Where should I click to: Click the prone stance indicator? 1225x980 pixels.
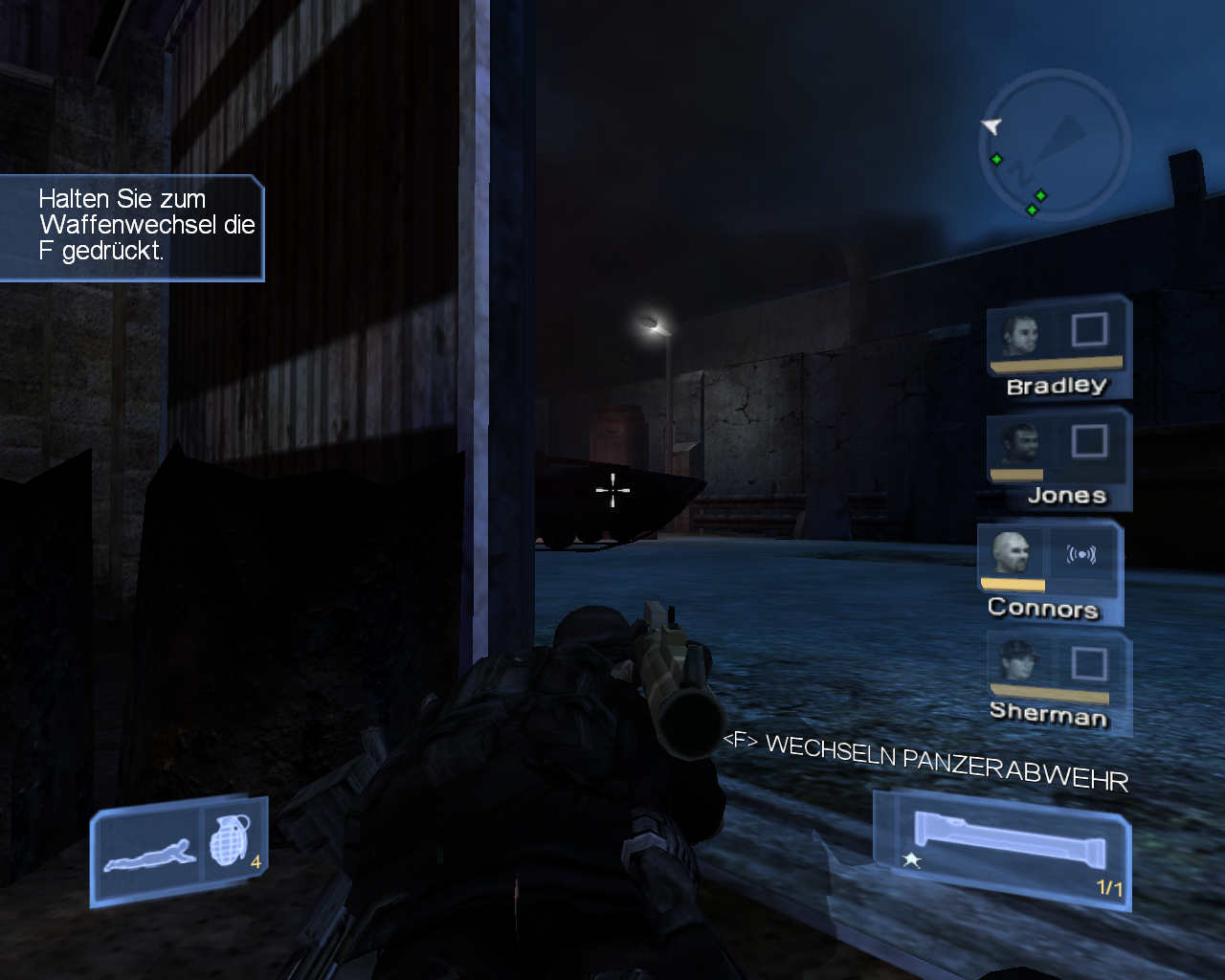[150, 854]
